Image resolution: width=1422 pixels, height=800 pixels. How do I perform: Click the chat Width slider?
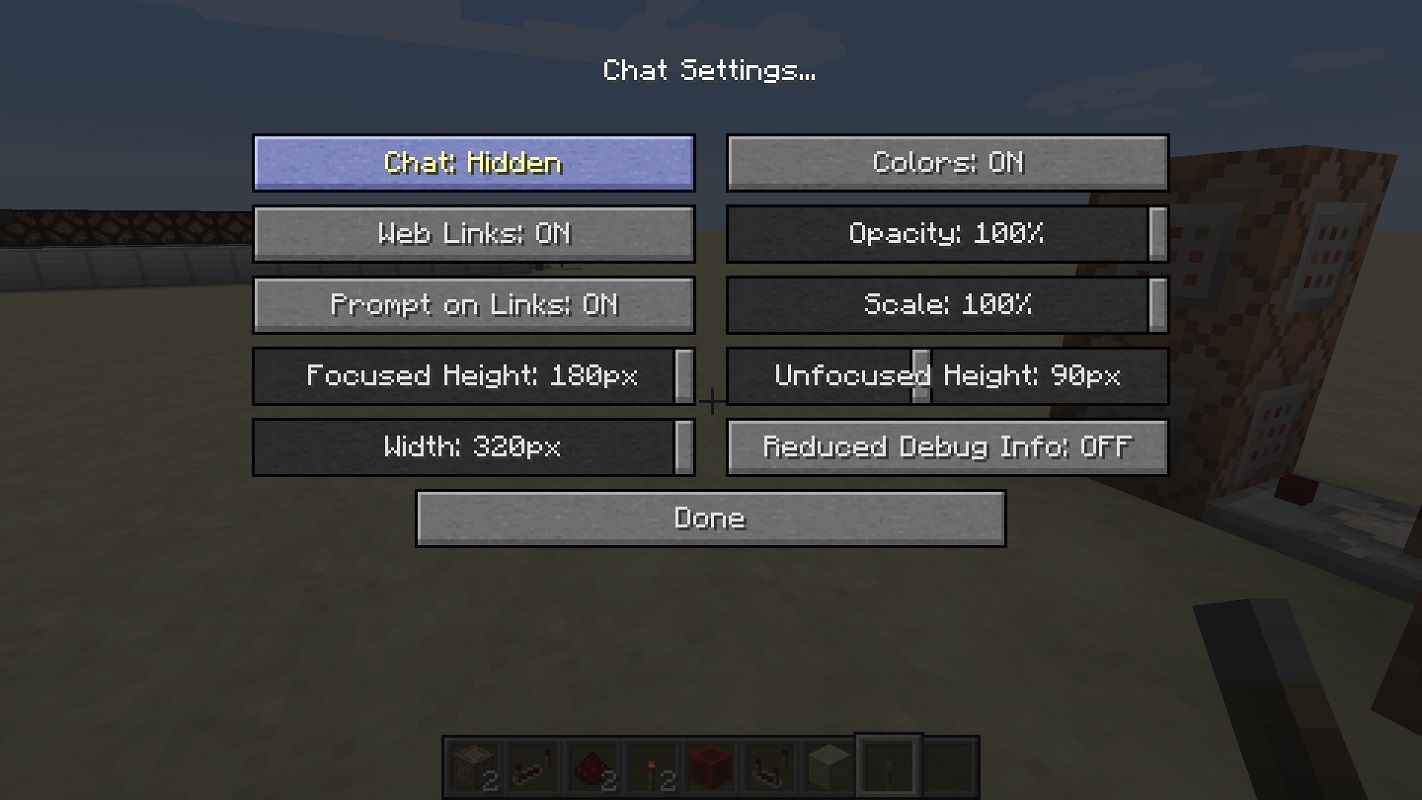pyautogui.click(x=473, y=447)
